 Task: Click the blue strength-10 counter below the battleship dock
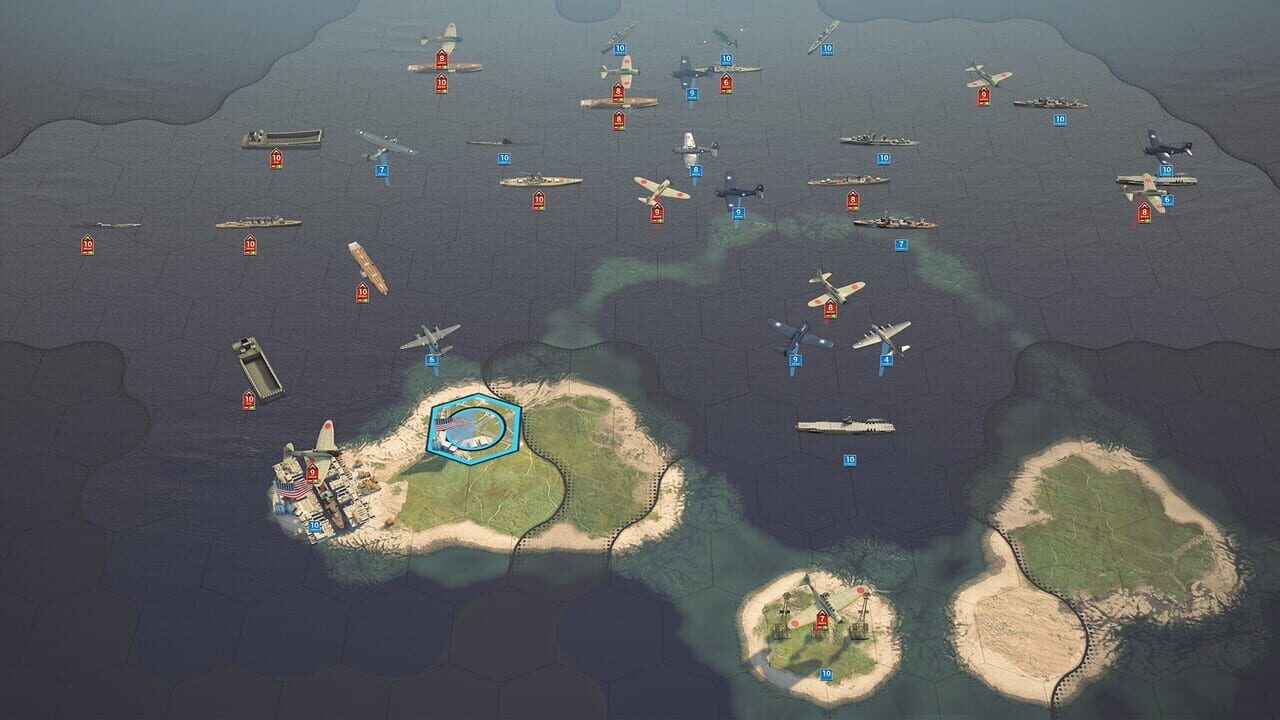[x=314, y=525]
